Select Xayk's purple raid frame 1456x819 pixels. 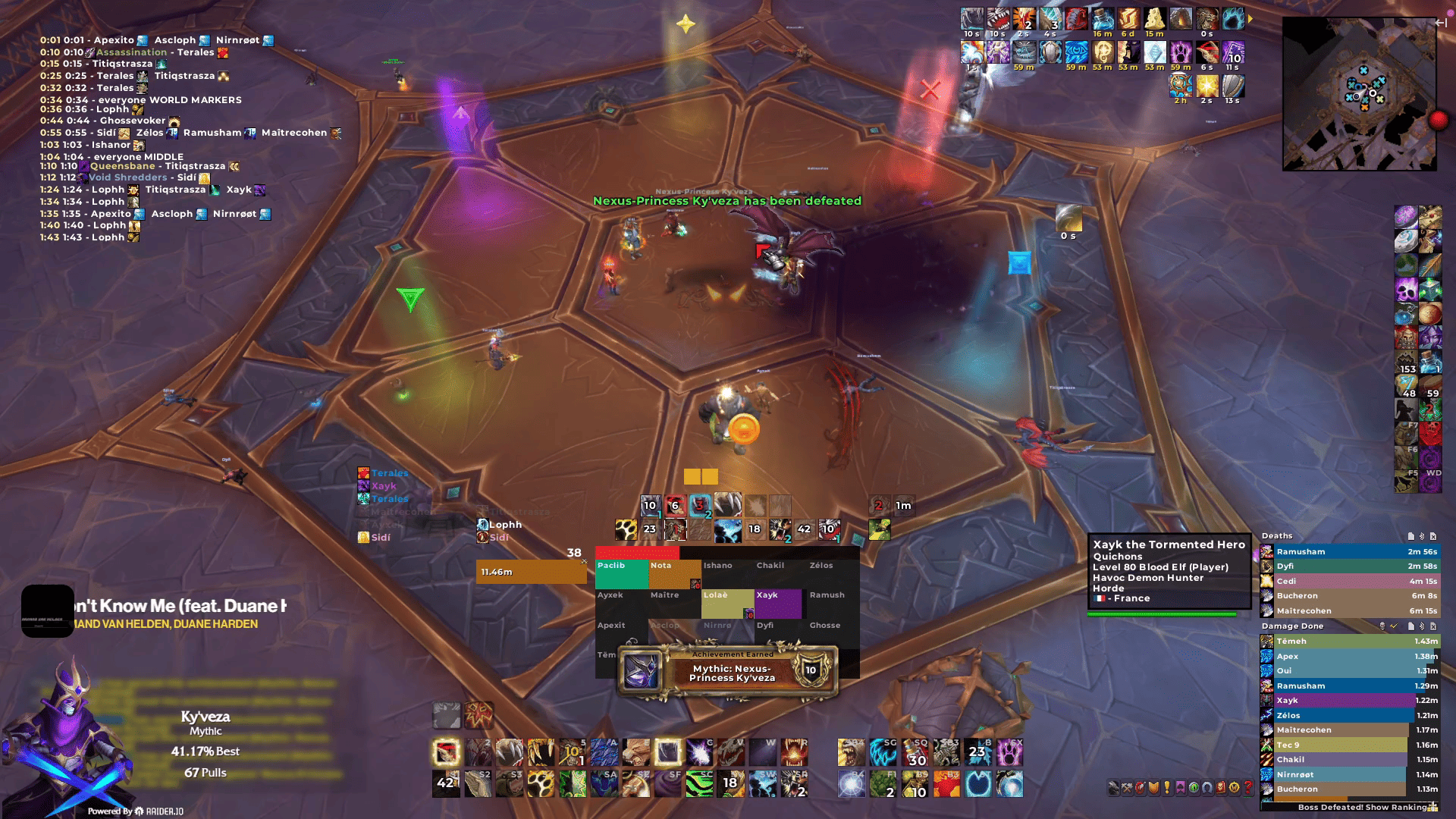click(x=777, y=604)
